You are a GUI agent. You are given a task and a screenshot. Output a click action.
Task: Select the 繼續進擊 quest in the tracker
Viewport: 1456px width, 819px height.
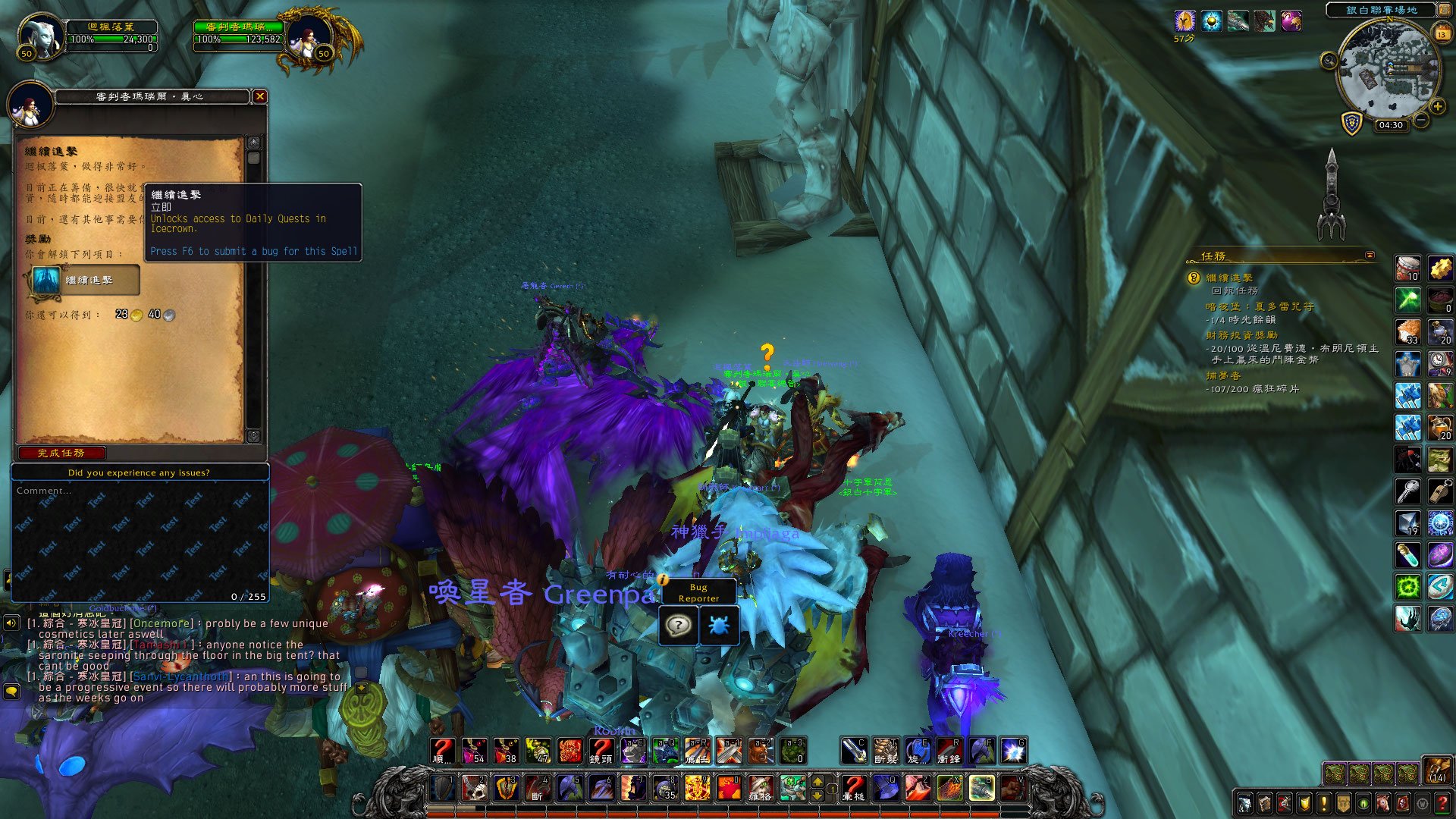pyautogui.click(x=1229, y=278)
